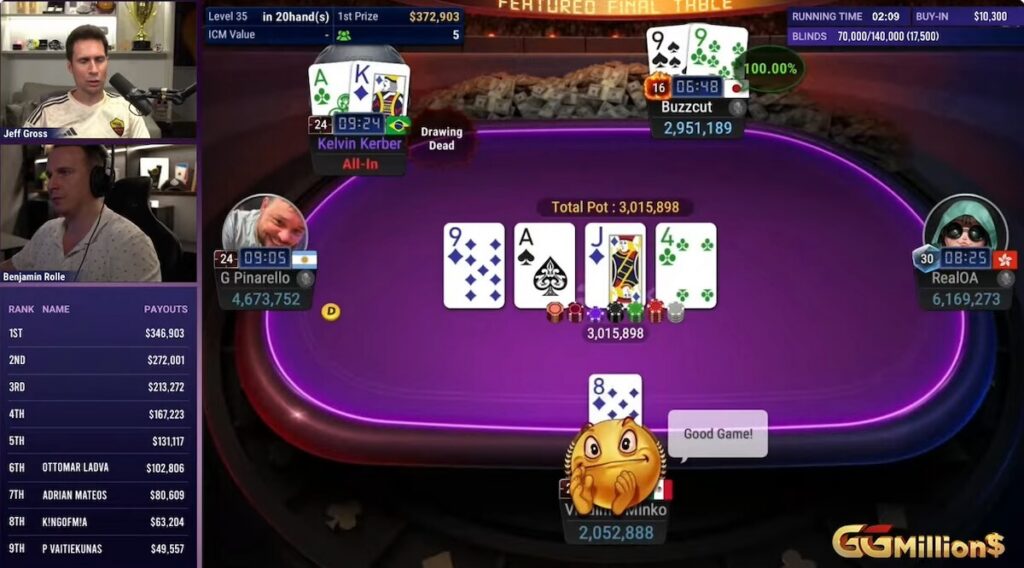This screenshot has height=568, width=1024.
Task: Click Kelvin Kerber's name plate
Action: 359,144
